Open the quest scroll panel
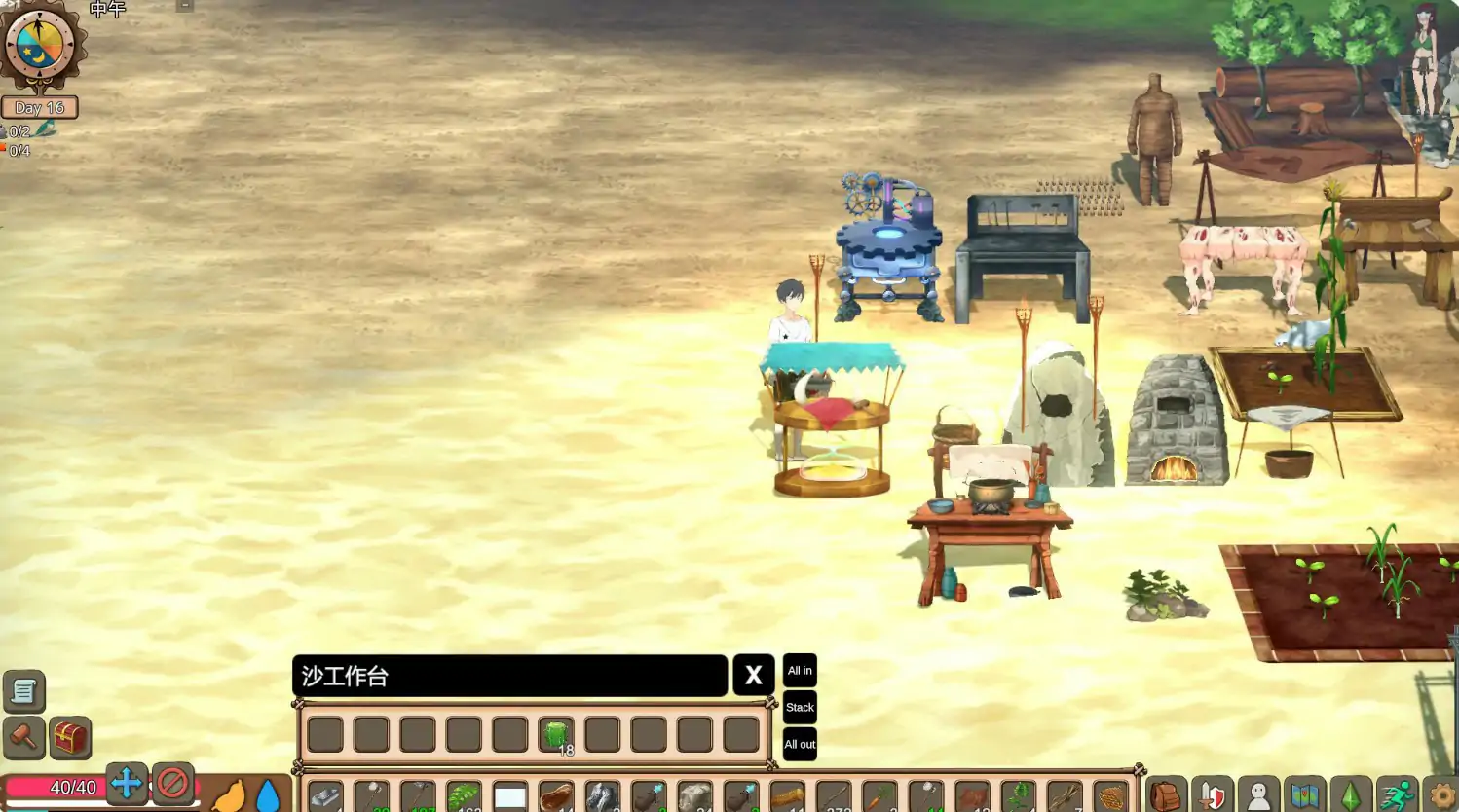 [x=23, y=691]
